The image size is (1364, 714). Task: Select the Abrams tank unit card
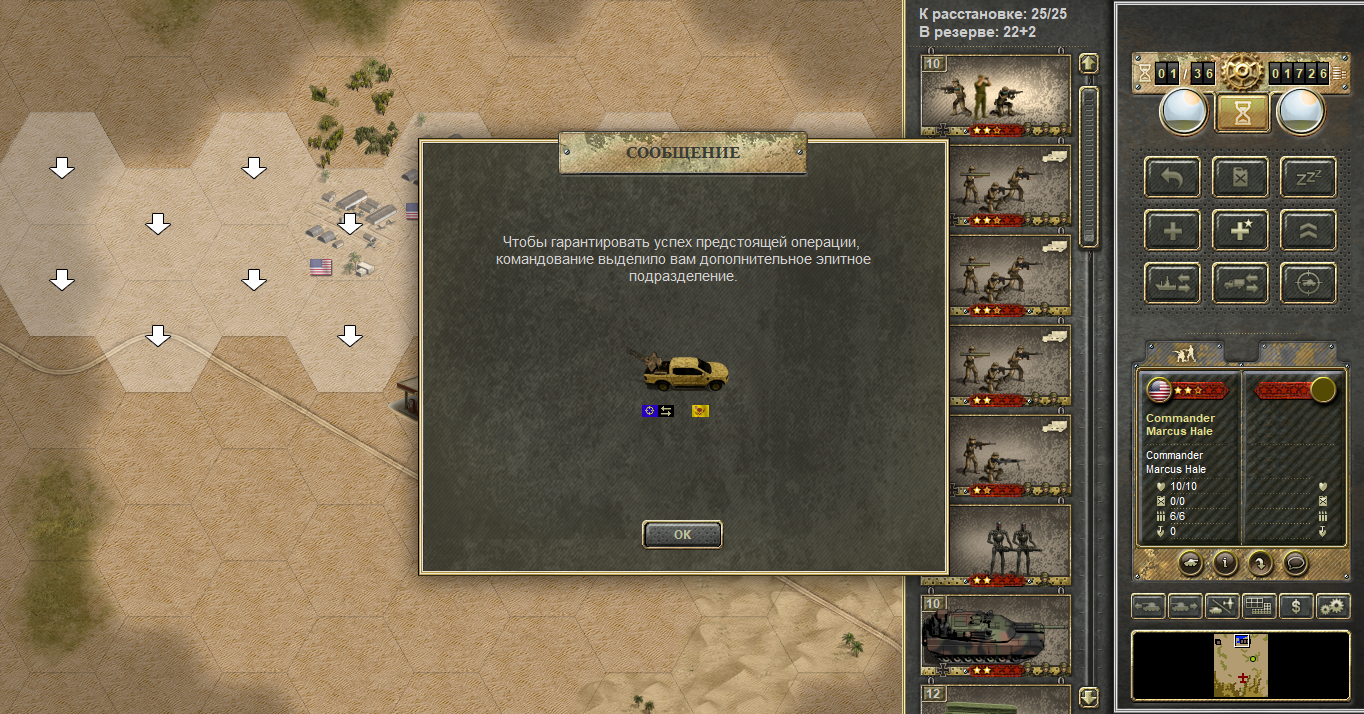(x=995, y=634)
